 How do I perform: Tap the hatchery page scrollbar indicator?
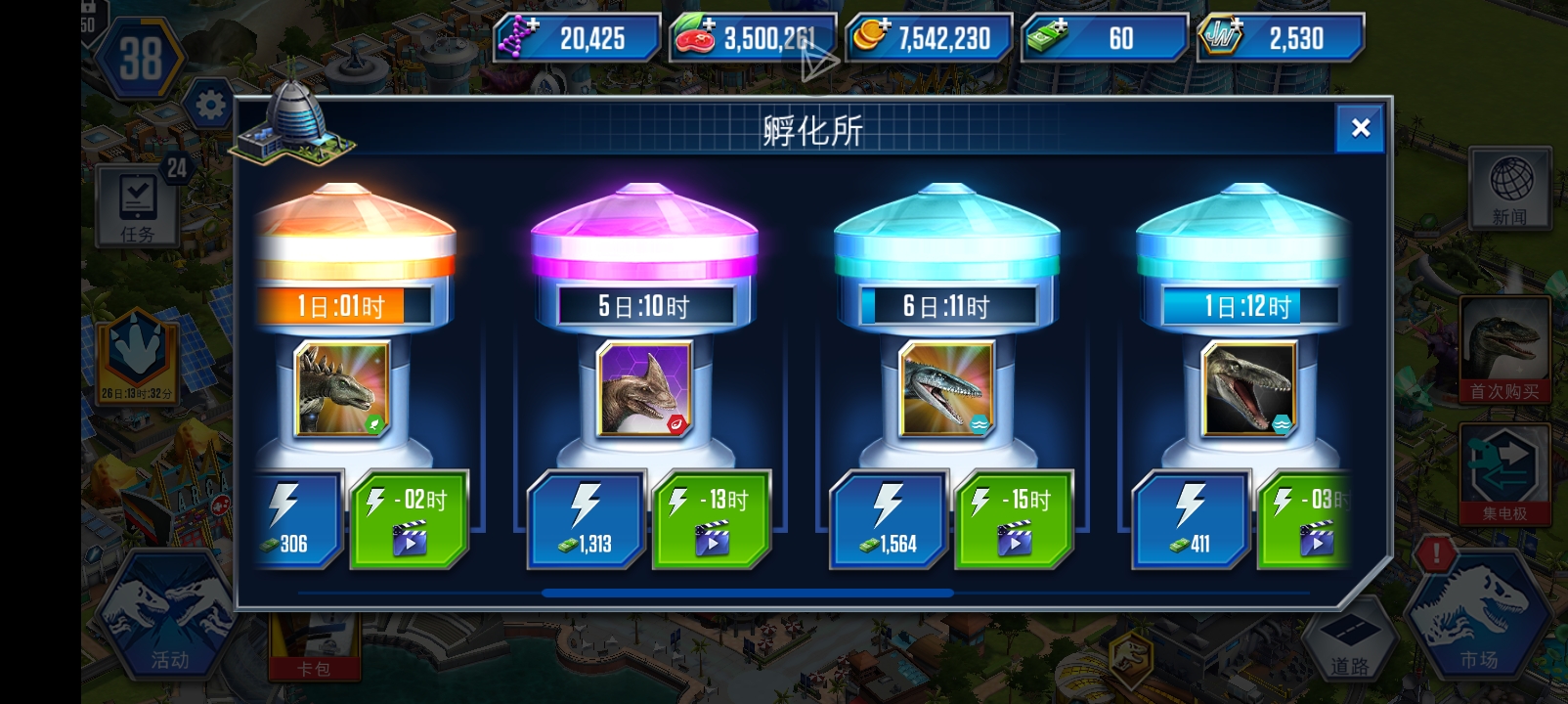[x=749, y=593]
